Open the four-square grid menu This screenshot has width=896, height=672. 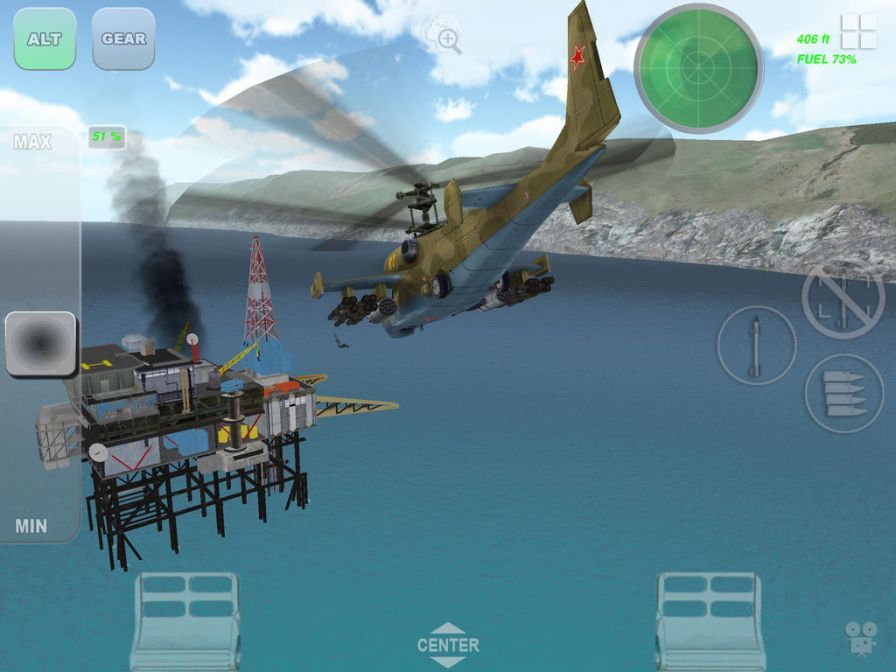point(858,32)
